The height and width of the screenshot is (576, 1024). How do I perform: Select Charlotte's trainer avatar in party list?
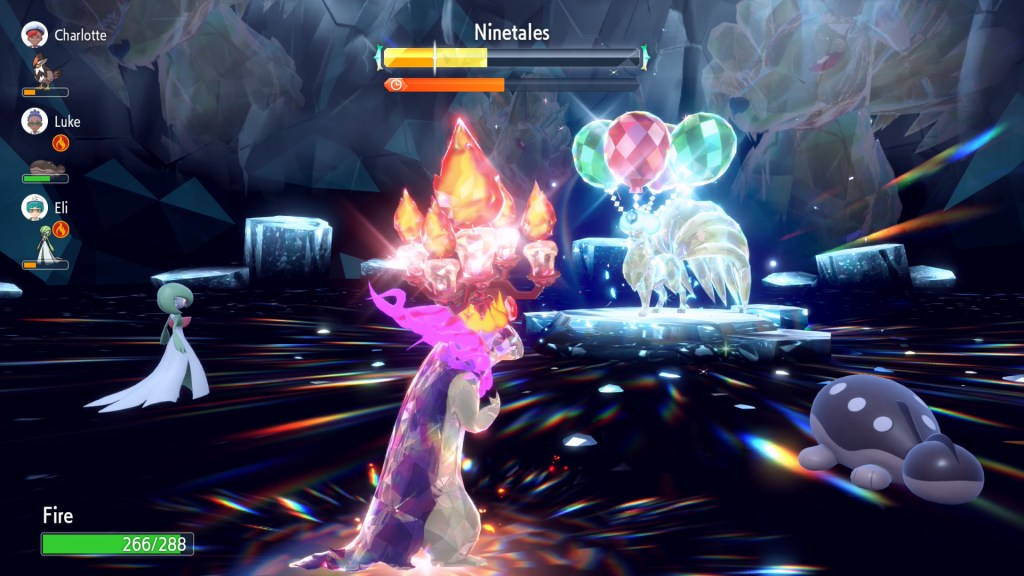pyautogui.click(x=34, y=35)
